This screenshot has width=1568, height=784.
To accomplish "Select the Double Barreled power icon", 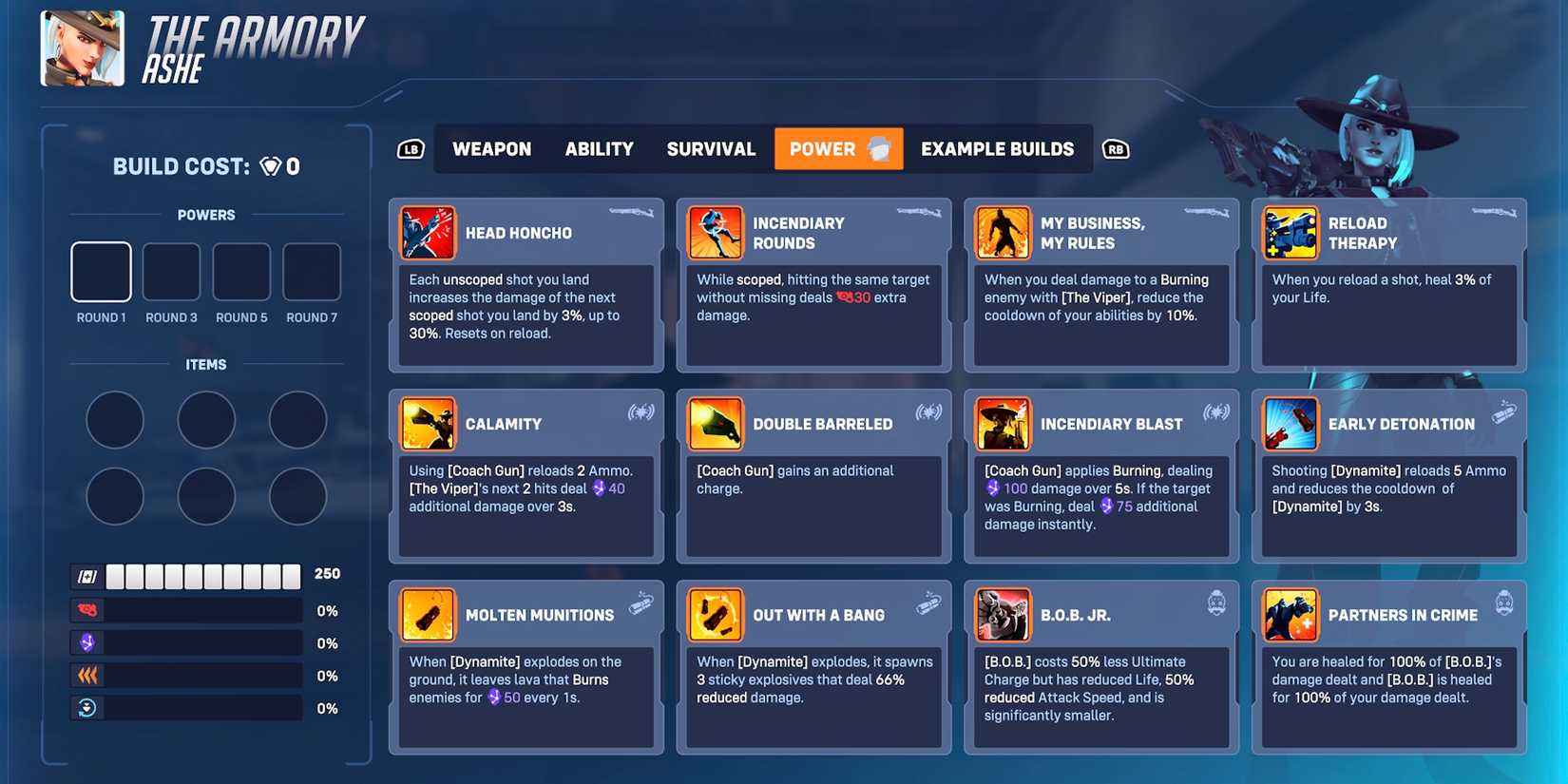I will [x=716, y=424].
